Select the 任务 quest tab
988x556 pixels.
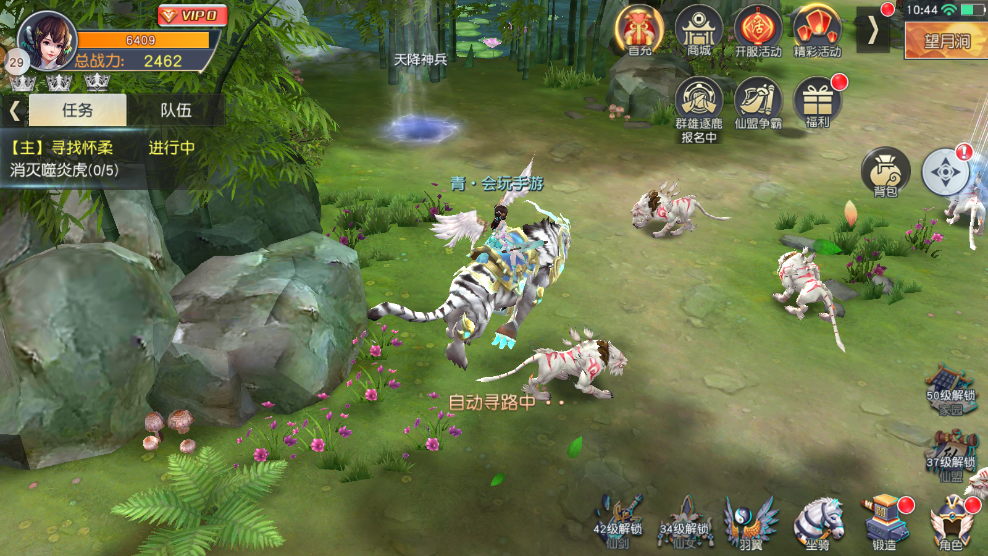77,110
